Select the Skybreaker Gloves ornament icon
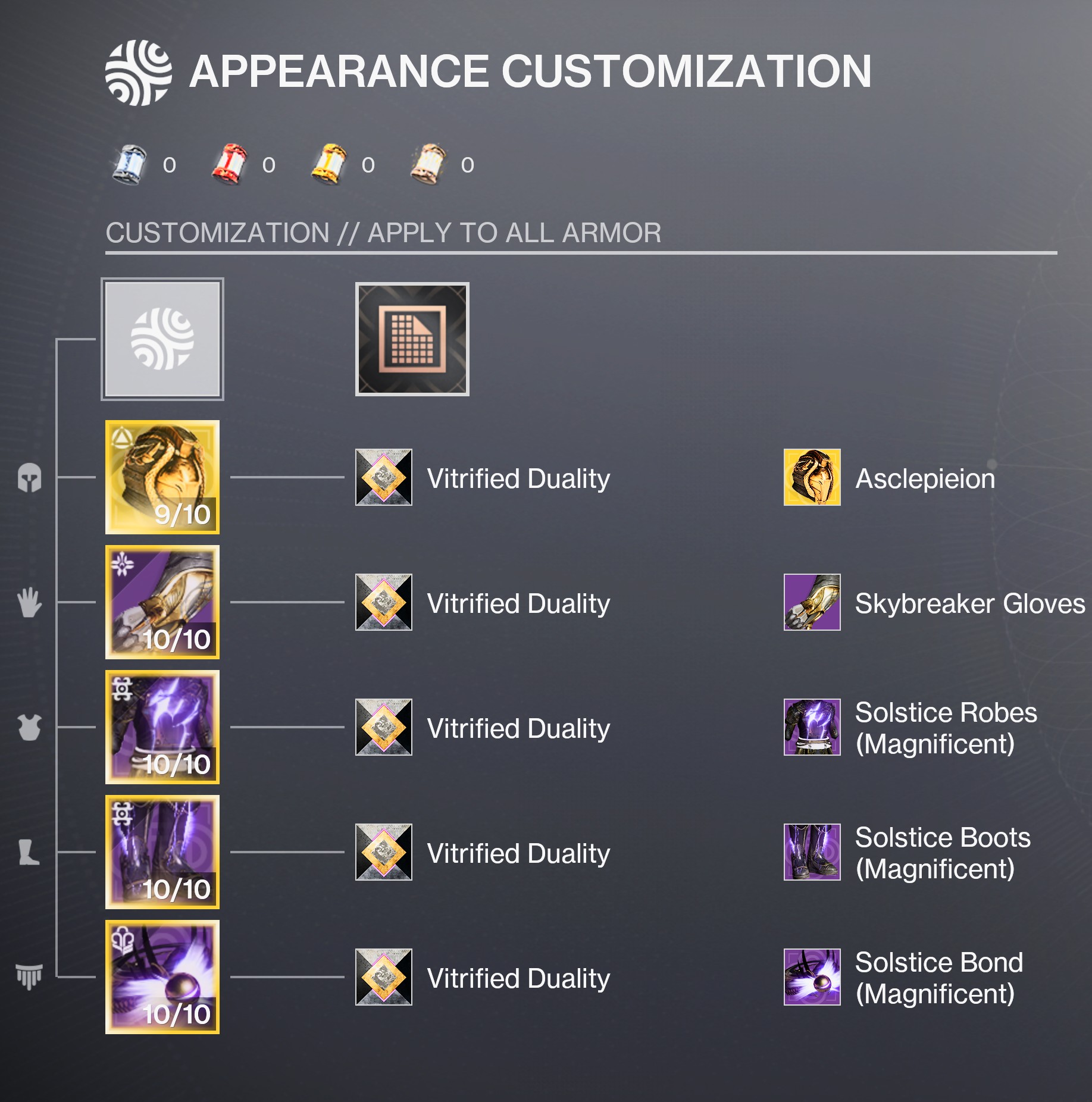The image size is (1092, 1102). tap(812, 602)
